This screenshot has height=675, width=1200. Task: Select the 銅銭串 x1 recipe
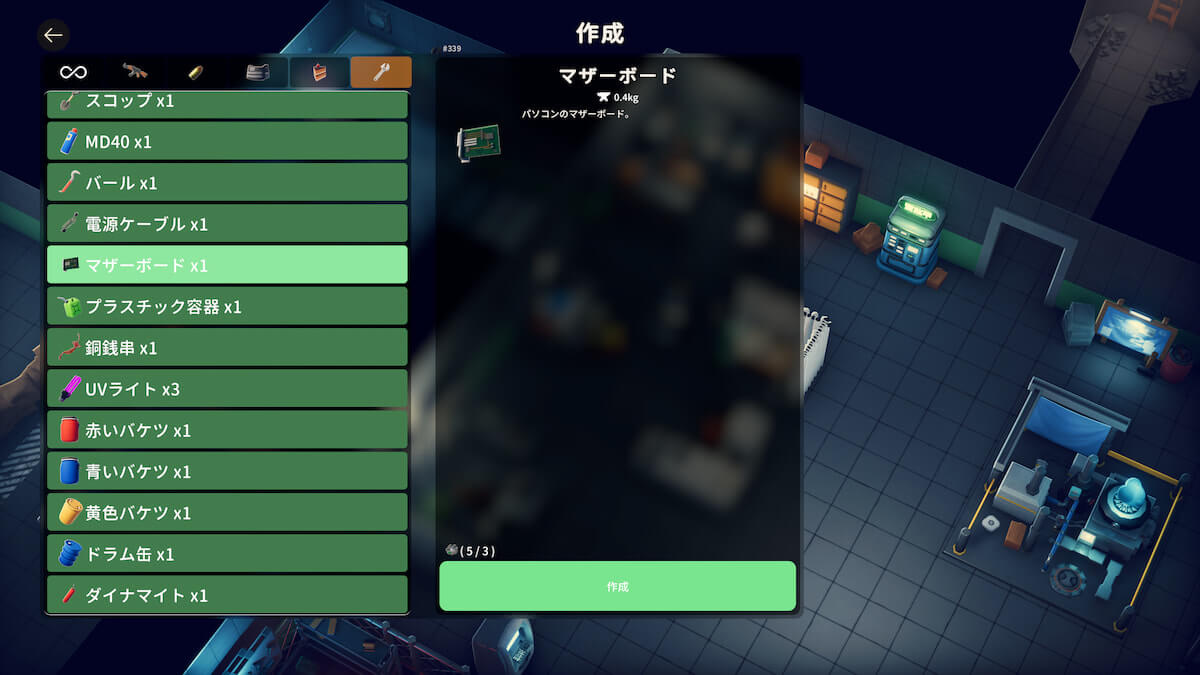click(227, 347)
